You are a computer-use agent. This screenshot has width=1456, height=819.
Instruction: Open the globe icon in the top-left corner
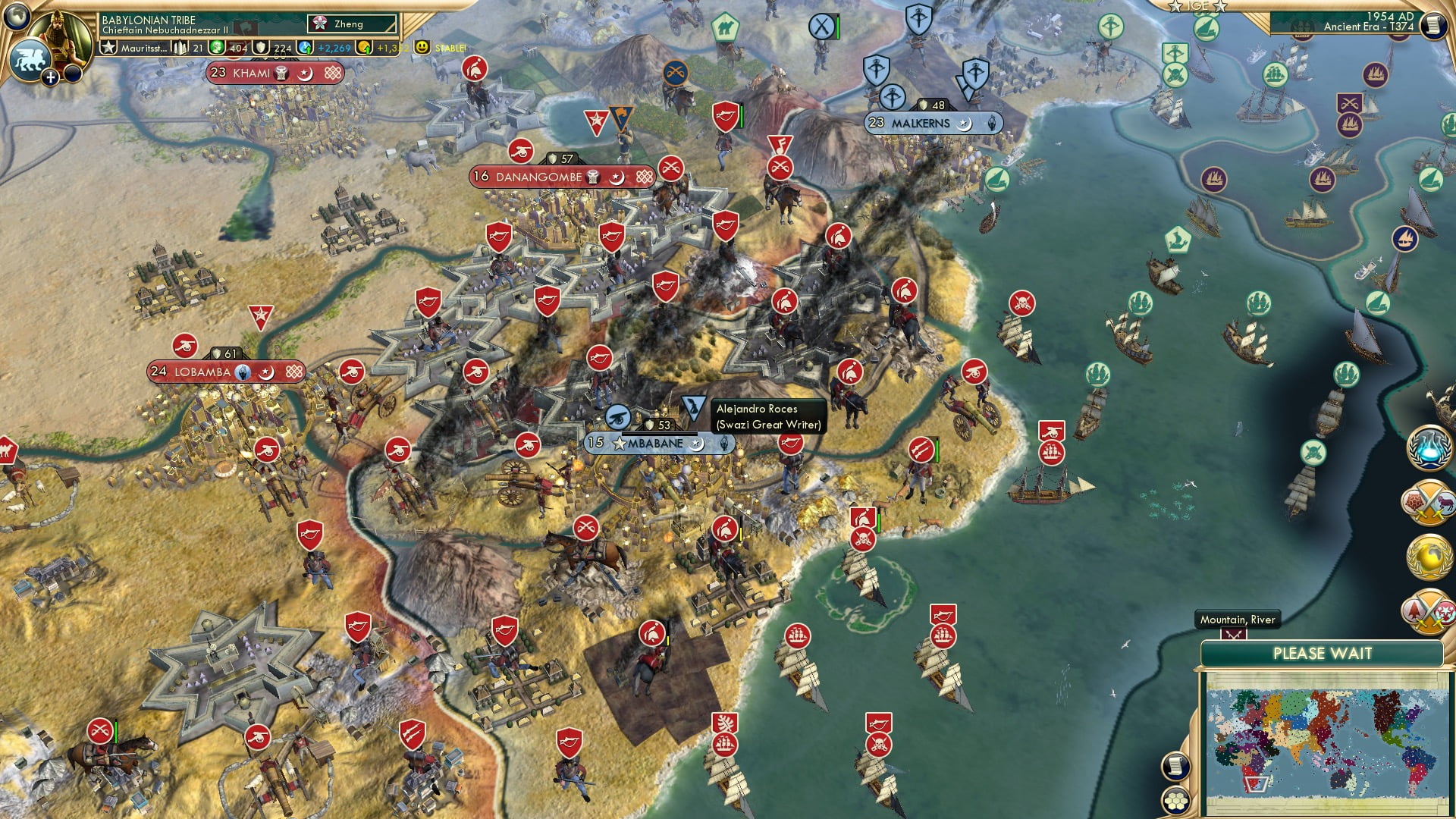click(17, 14)
